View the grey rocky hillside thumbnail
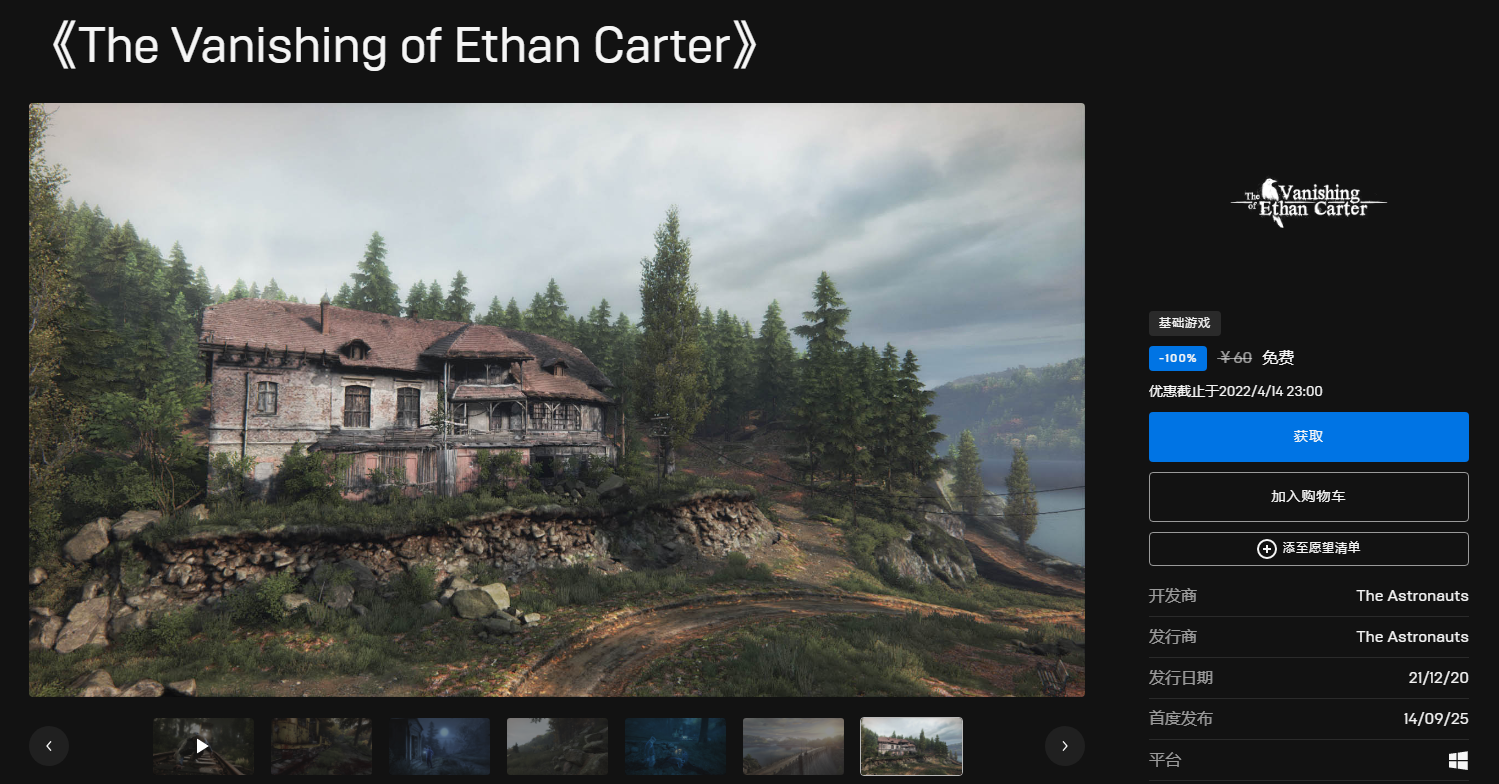The image size is (1499, 784). tap(557, 746)
